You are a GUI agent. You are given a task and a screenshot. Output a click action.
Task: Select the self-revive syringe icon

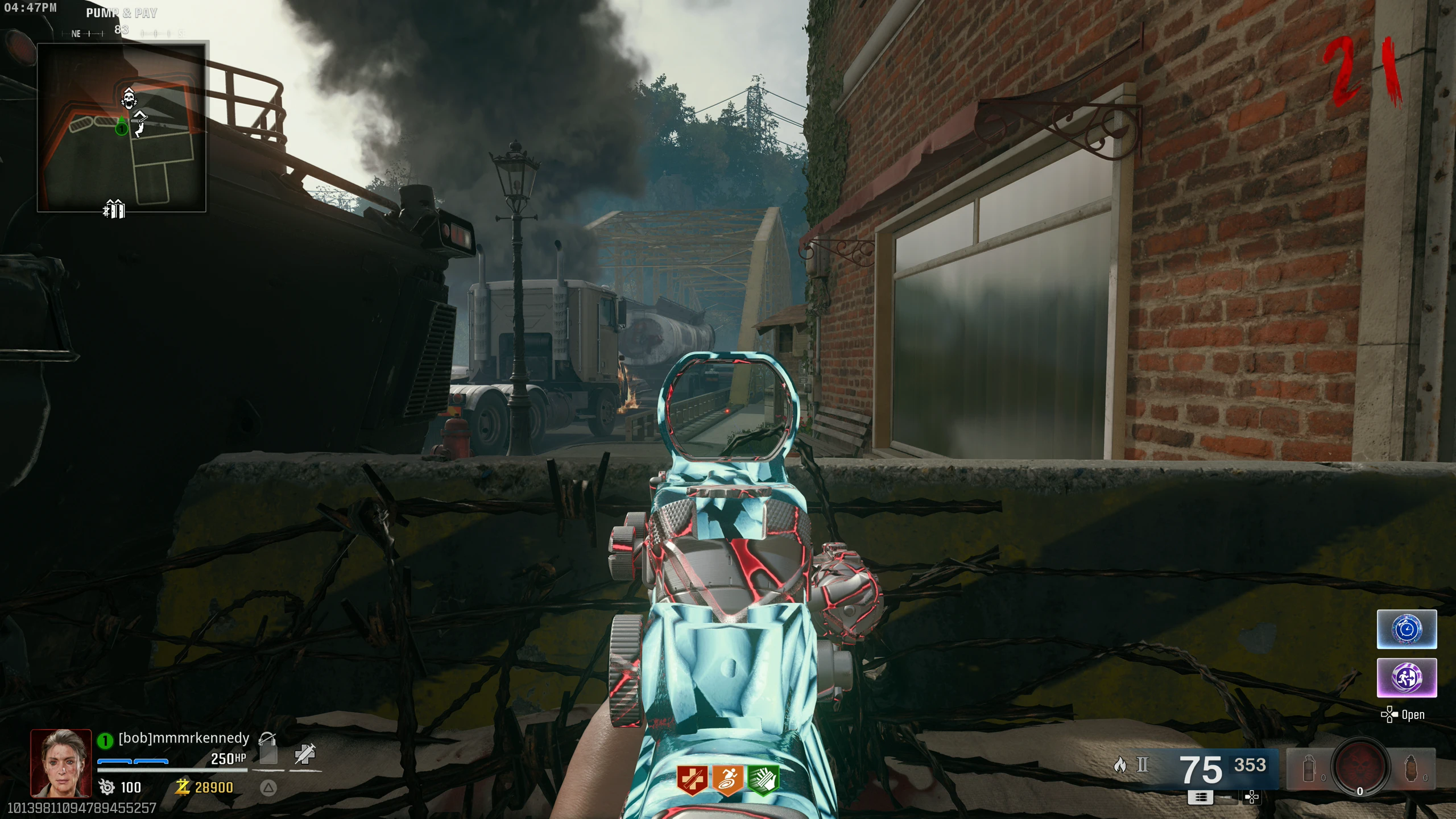point(305,754)
